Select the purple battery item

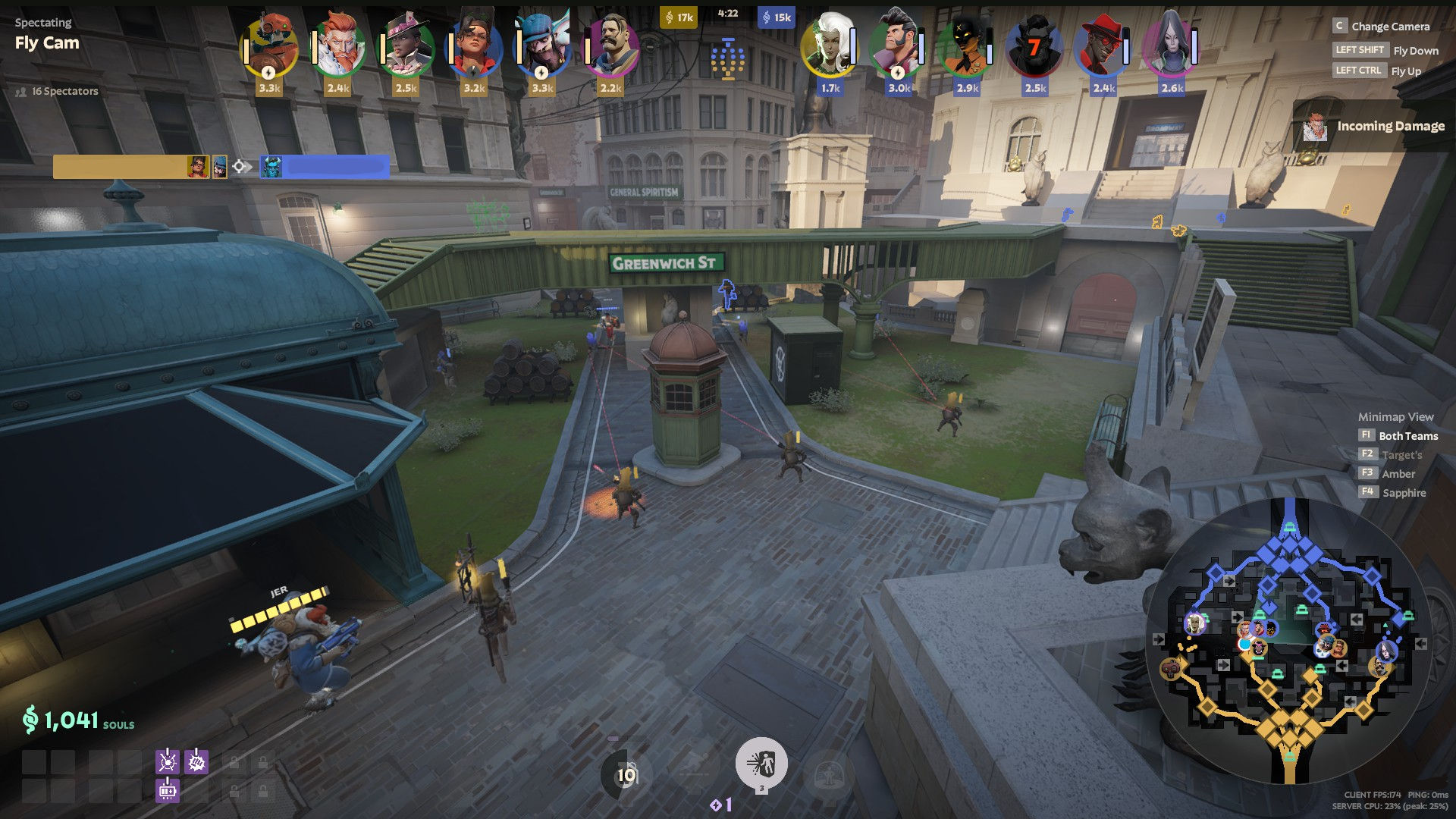pyautogui.click(x=168, y=791)
